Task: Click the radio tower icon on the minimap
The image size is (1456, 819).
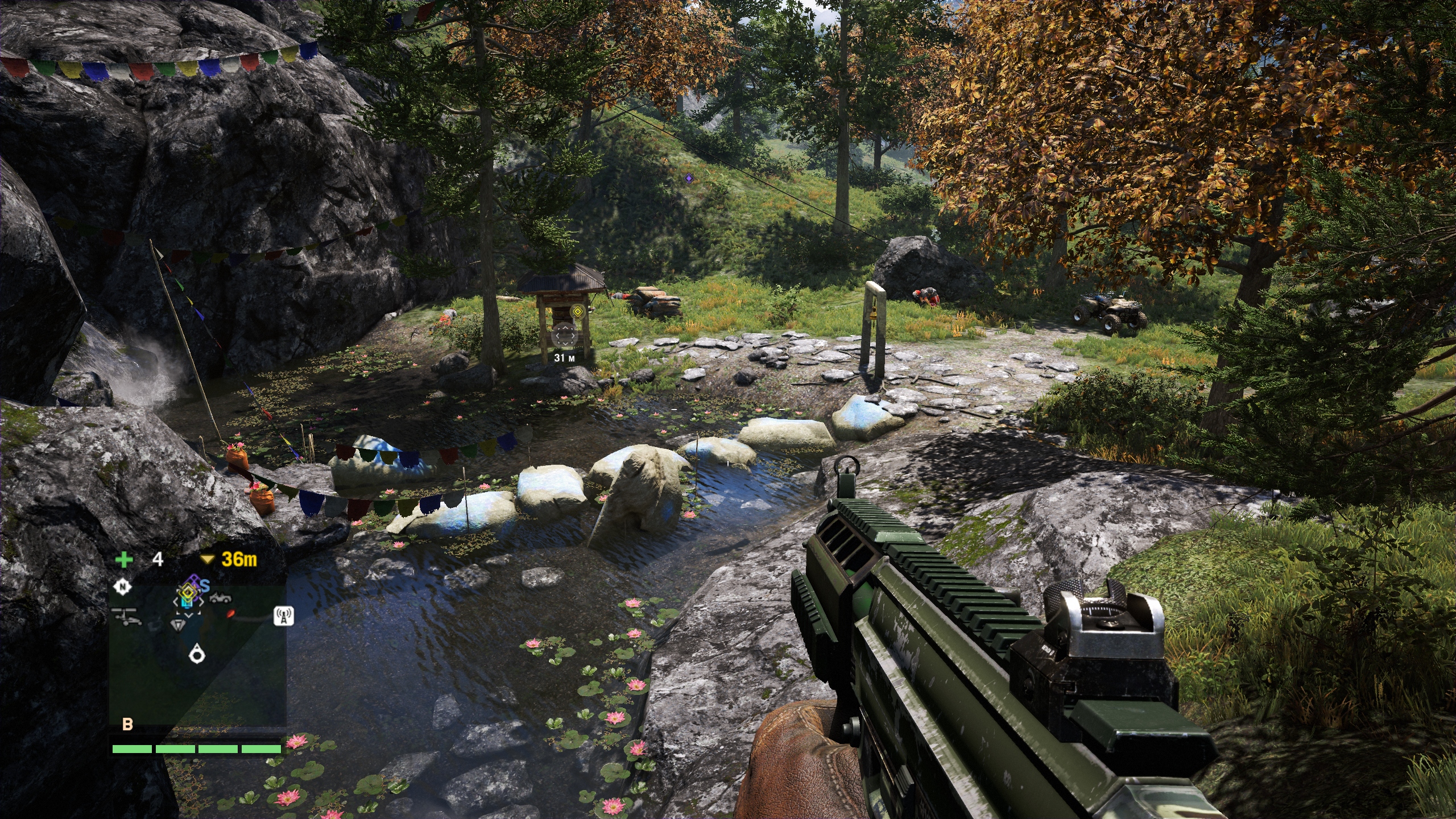Action: 284,616
